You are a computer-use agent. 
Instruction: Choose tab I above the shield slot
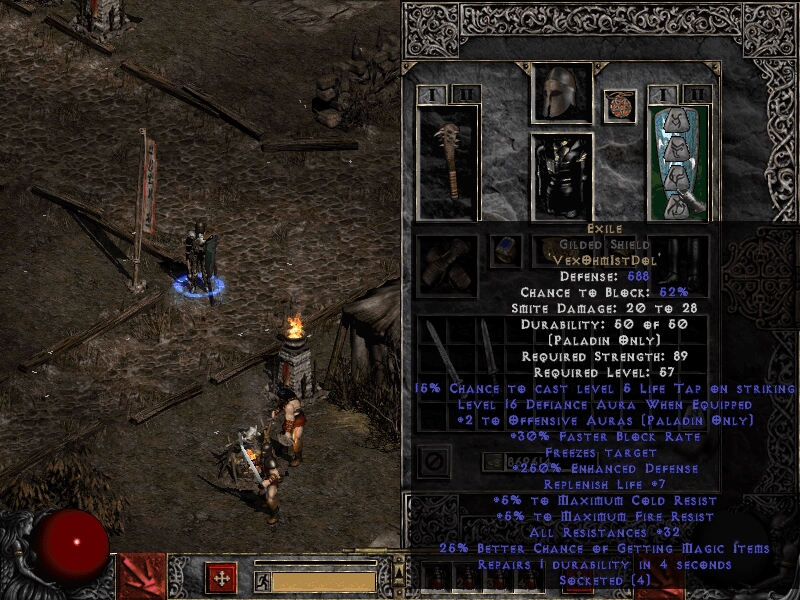[x=664, y=94]
